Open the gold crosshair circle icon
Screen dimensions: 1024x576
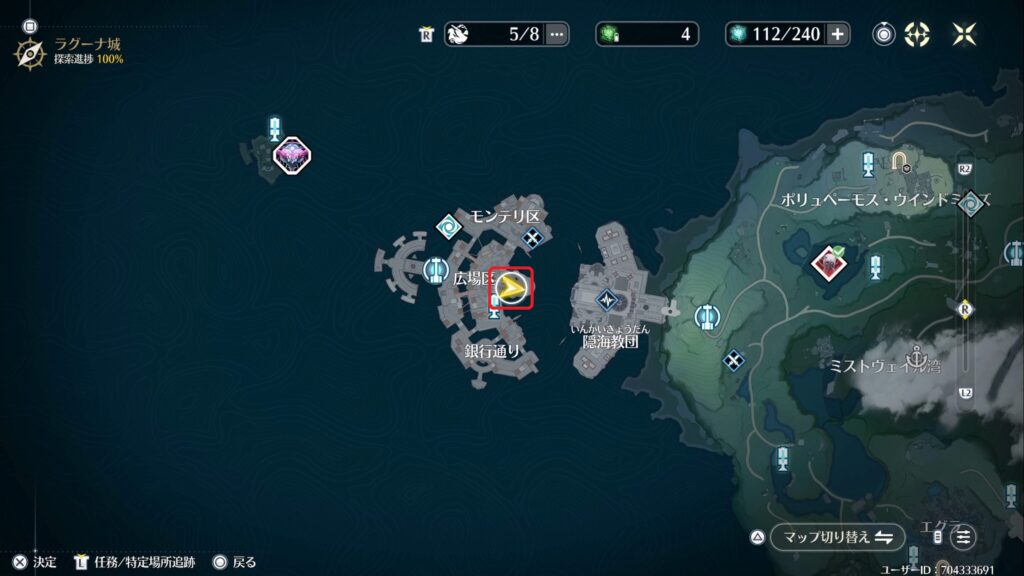point(916,34)
